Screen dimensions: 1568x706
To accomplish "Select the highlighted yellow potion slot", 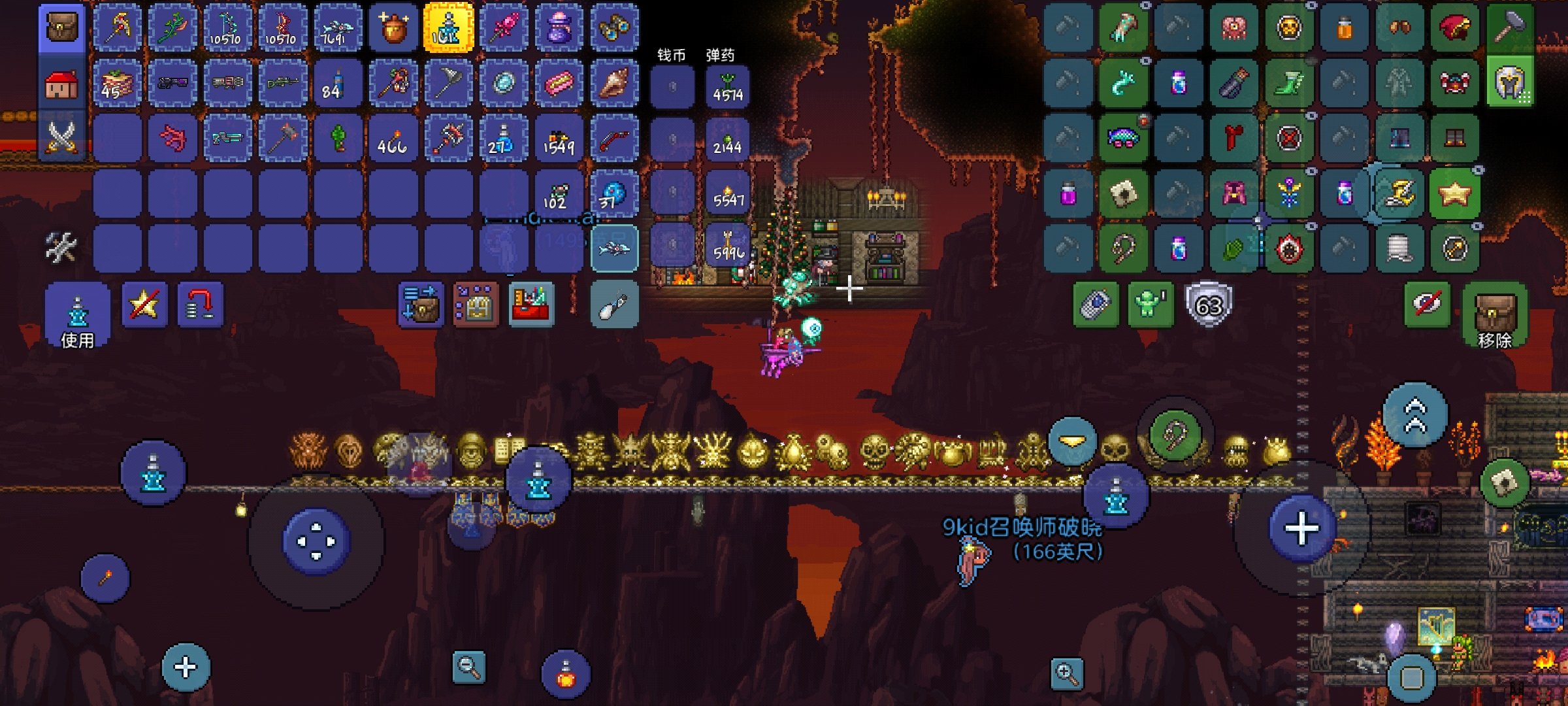I will click(x=448, y=28).
